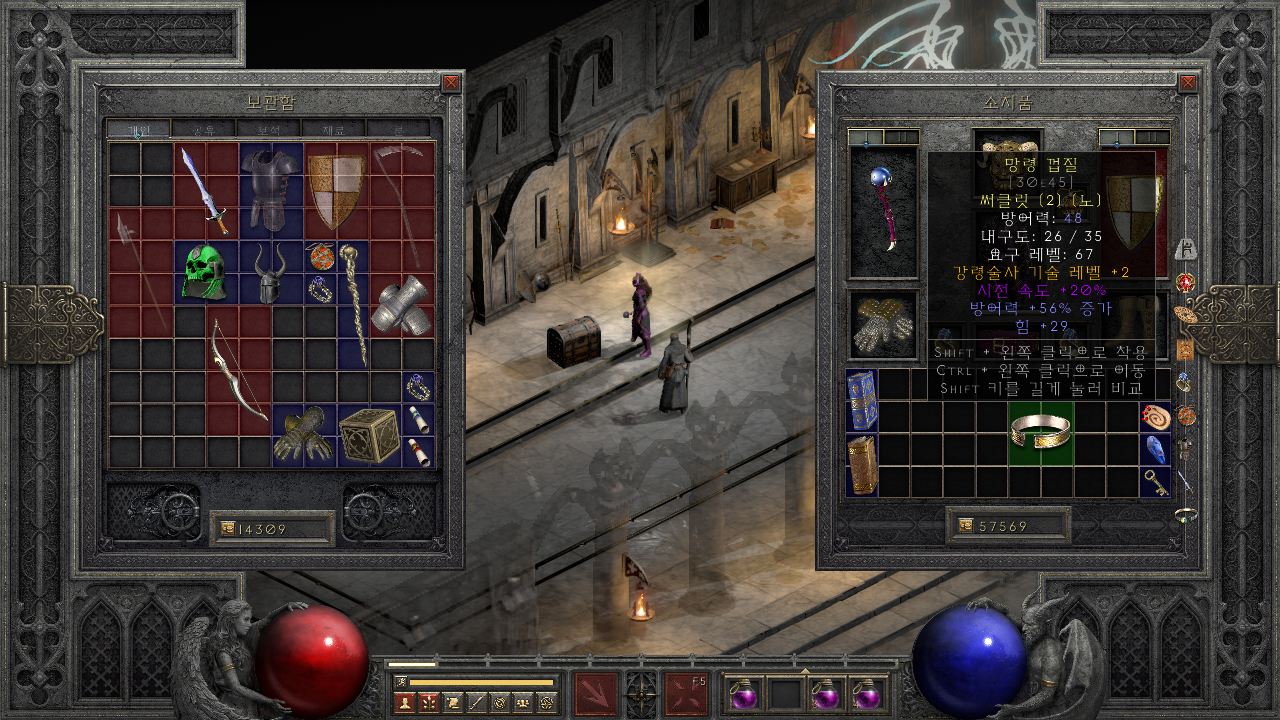Screen dimensions: 1280x720
Task: Close the stash panel with its red X
Action: [451, 83]
